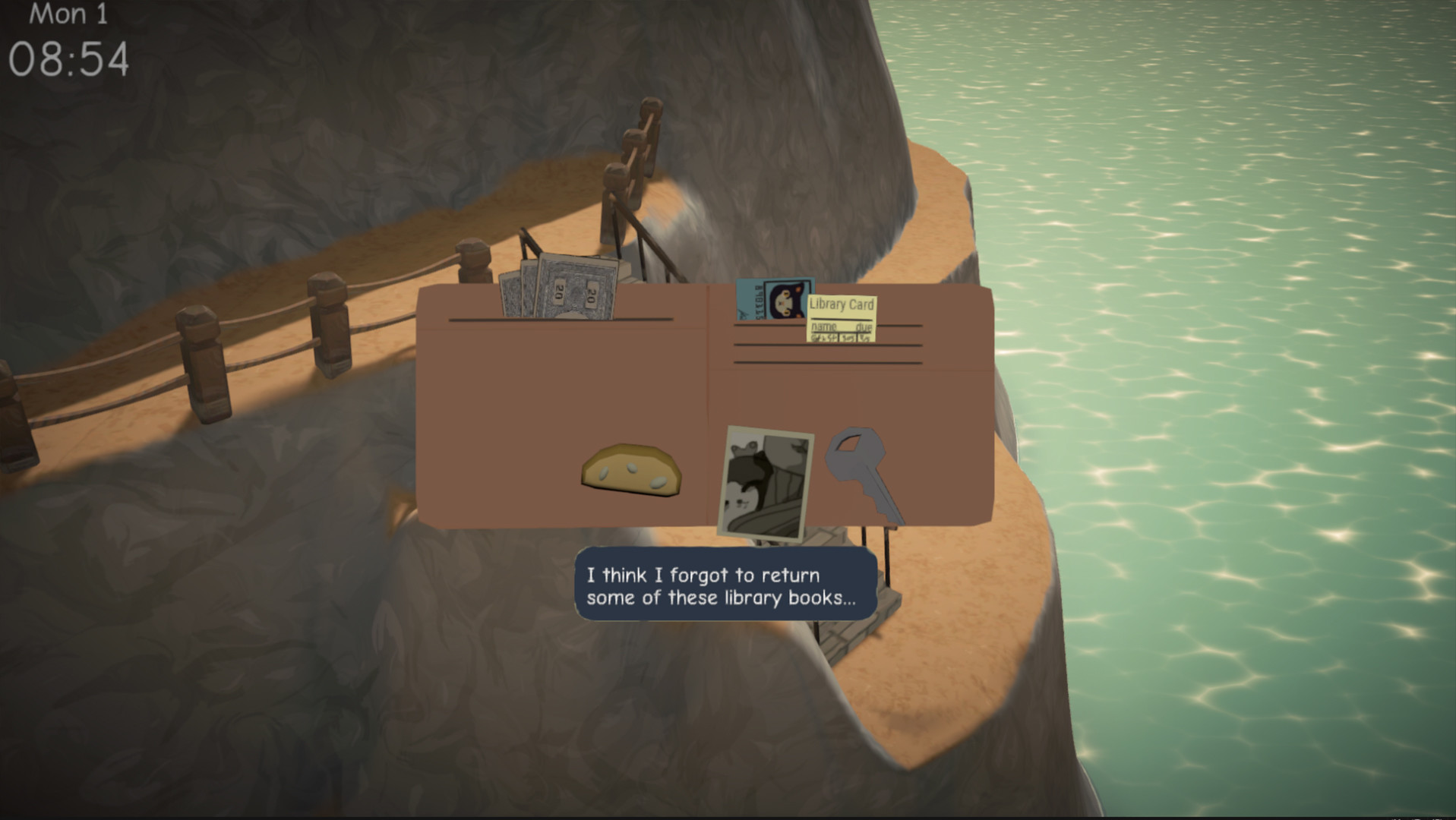Click the Library Card title text
This screenshot has height=820, width=1456.
point(842,304)
